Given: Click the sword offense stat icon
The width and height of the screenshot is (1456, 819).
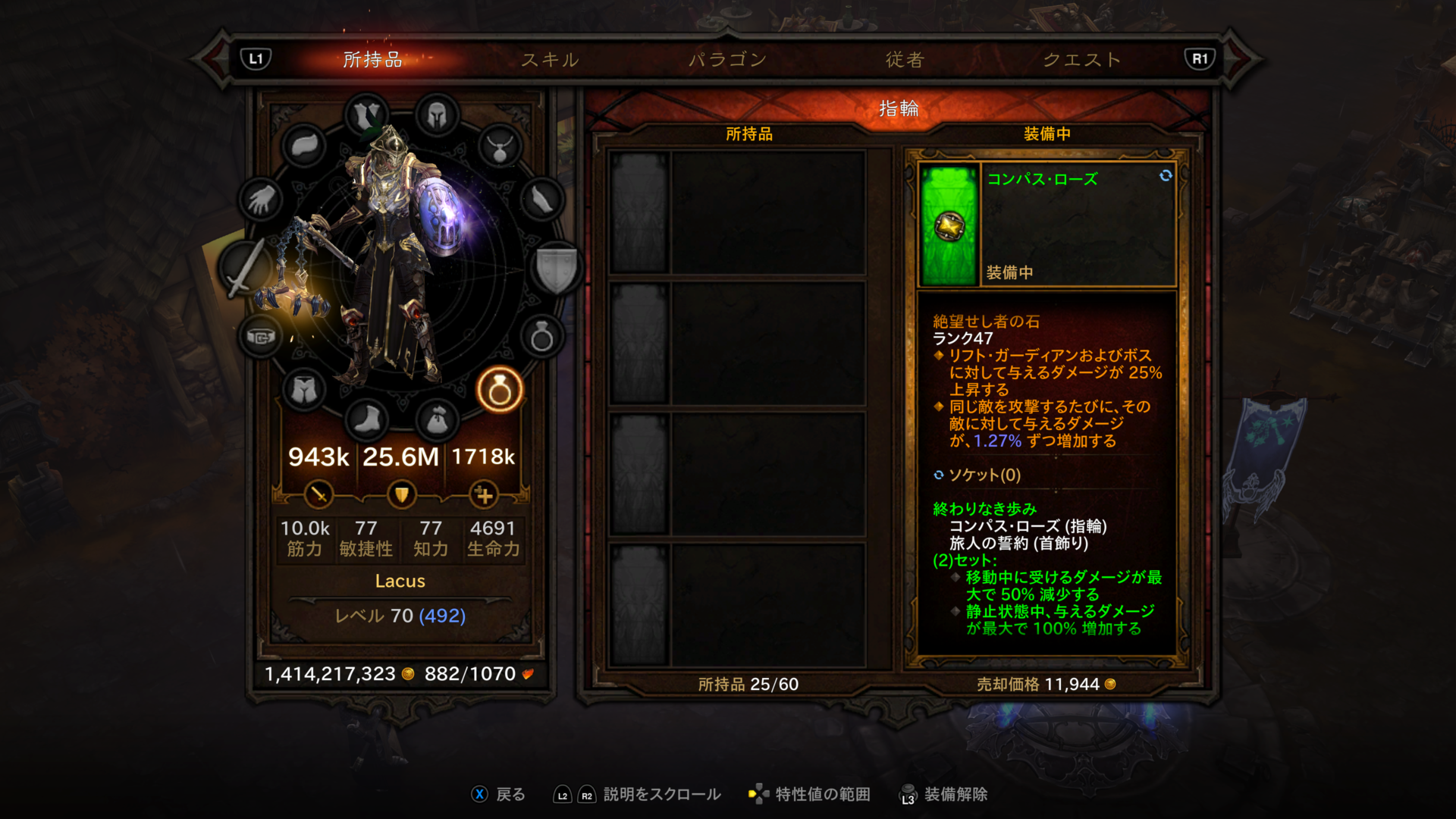Looking at the screenshot, I should 318,495.
